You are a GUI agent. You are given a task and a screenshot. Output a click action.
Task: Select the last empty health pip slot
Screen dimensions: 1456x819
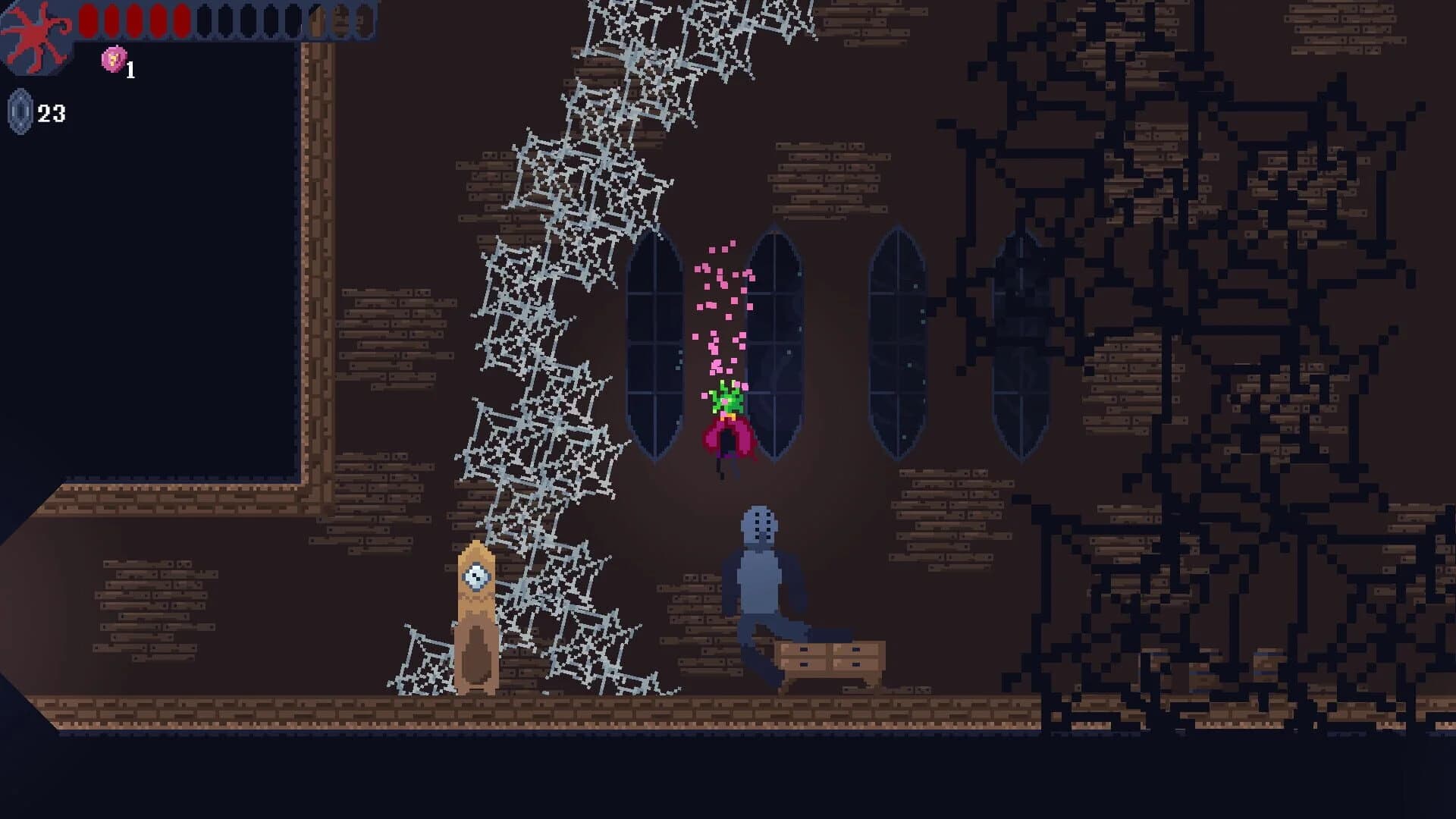[x=366, y=20]
